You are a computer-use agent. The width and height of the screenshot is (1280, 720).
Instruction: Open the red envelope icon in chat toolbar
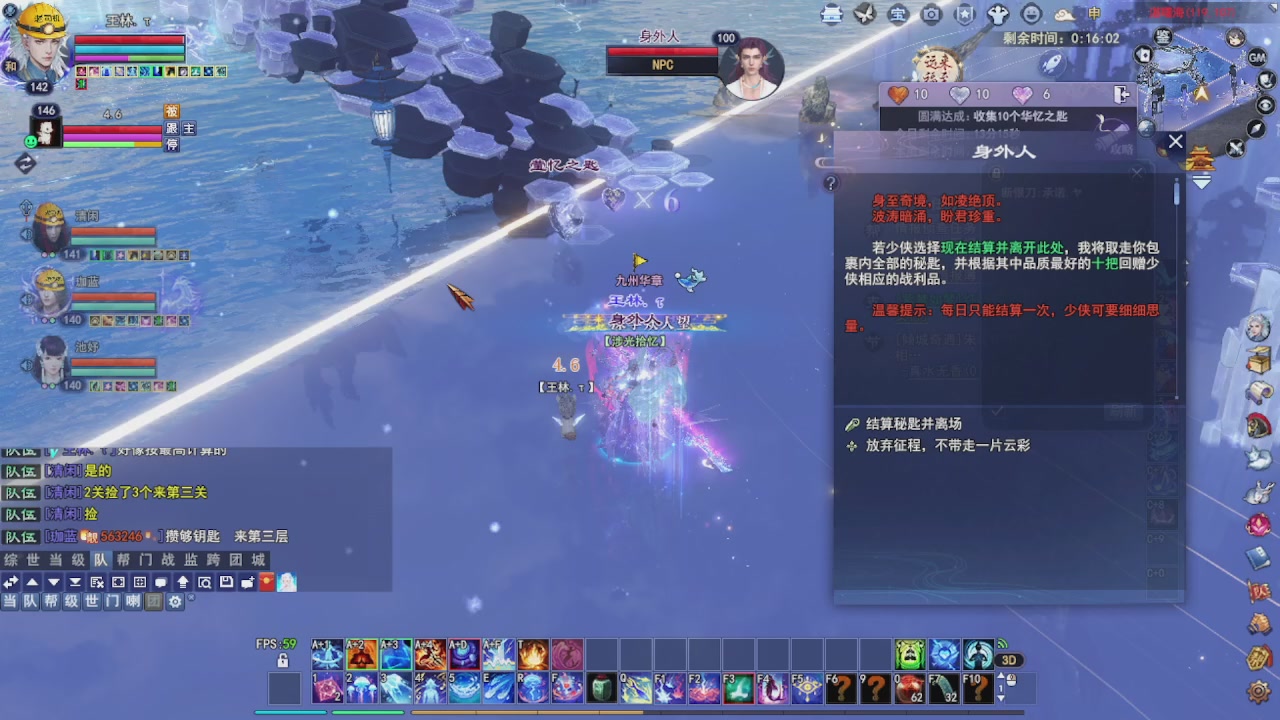click(265, 583)
